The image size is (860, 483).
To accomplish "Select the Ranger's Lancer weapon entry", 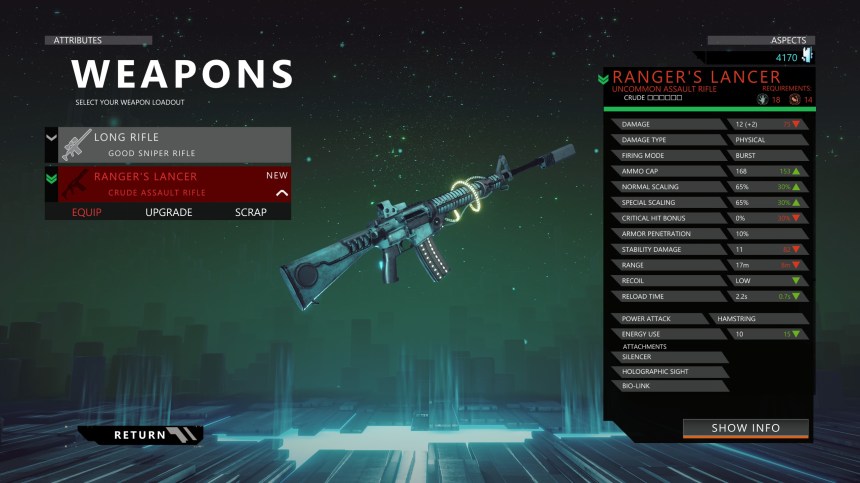I will pyautogui.click(x=174, y=183).
